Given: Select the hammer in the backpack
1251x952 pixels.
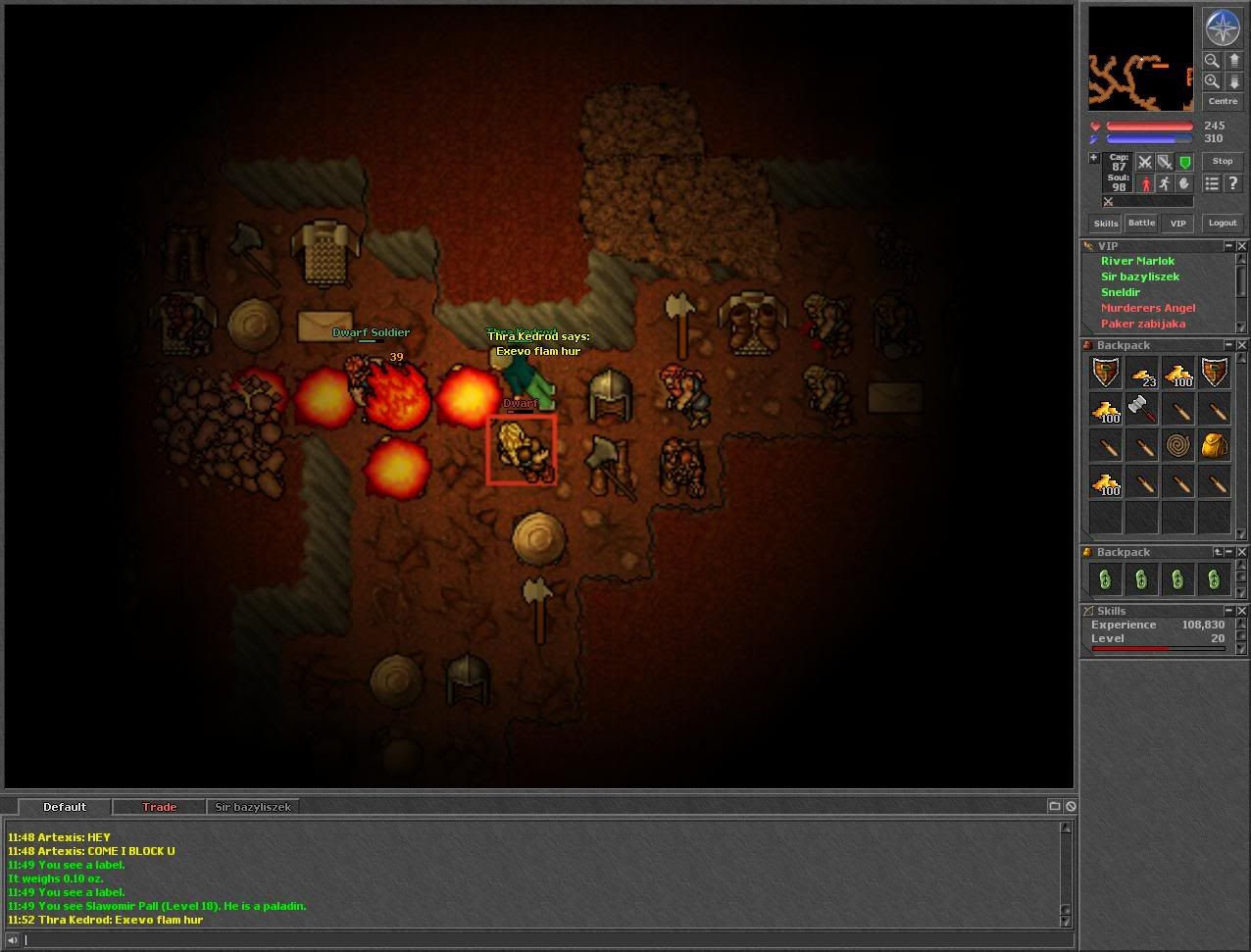Looking at the screenshot, I should pyautogui.click(x=1141, y=409).
